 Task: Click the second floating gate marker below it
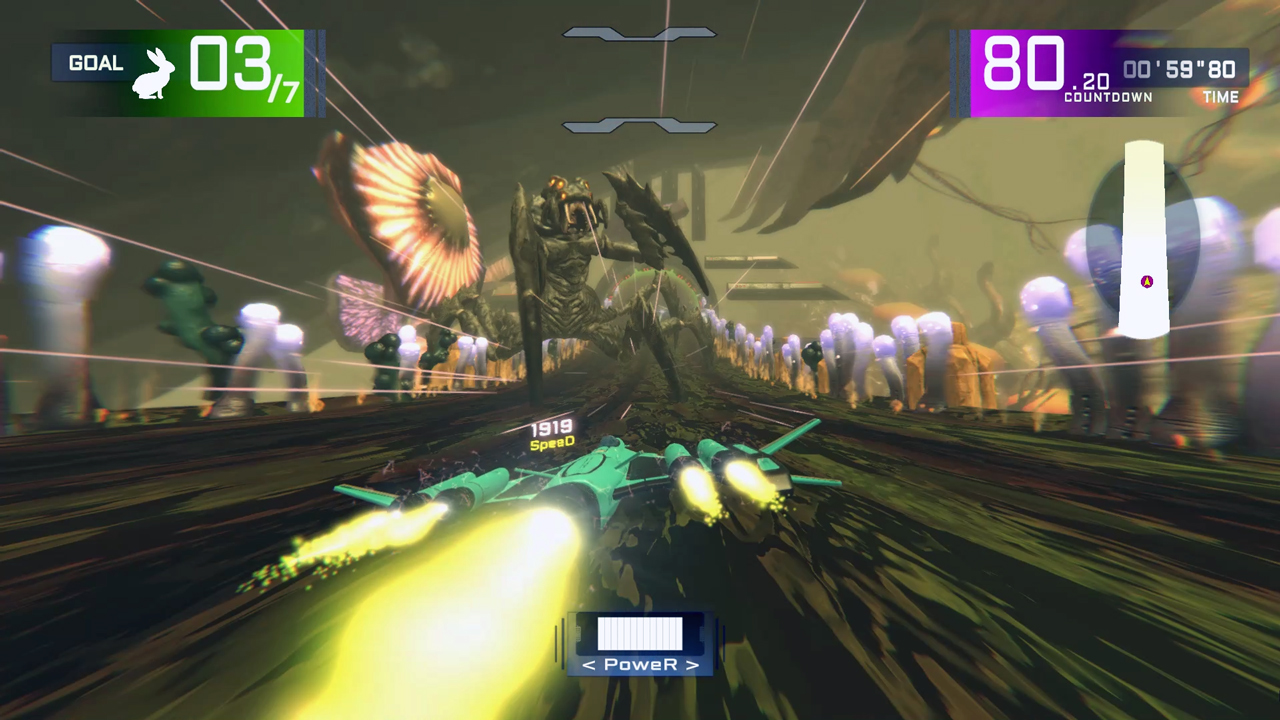[x=640, y=125]
